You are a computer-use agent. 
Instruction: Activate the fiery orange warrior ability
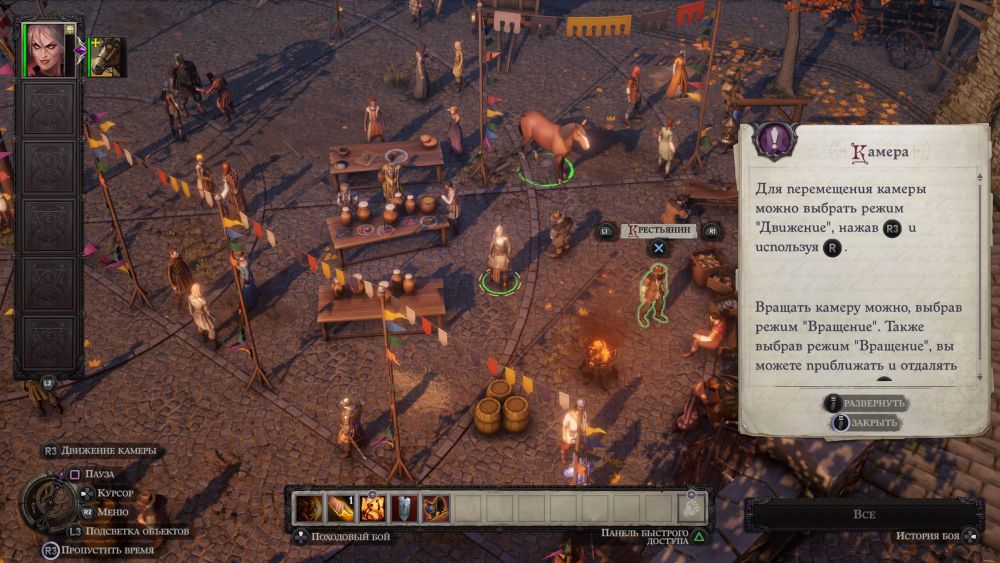372,508
